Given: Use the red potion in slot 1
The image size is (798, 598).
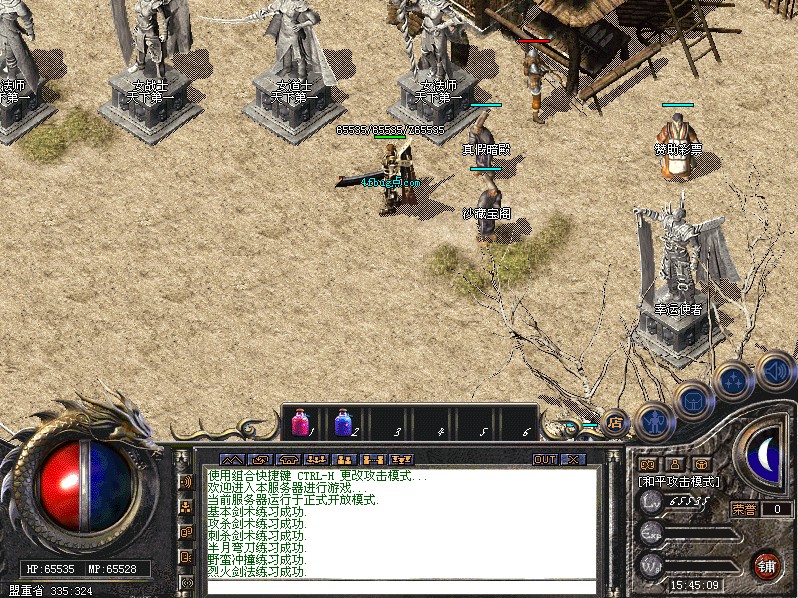Looking at the screenshot, I should pyautogui.click(x=300, y=422).
